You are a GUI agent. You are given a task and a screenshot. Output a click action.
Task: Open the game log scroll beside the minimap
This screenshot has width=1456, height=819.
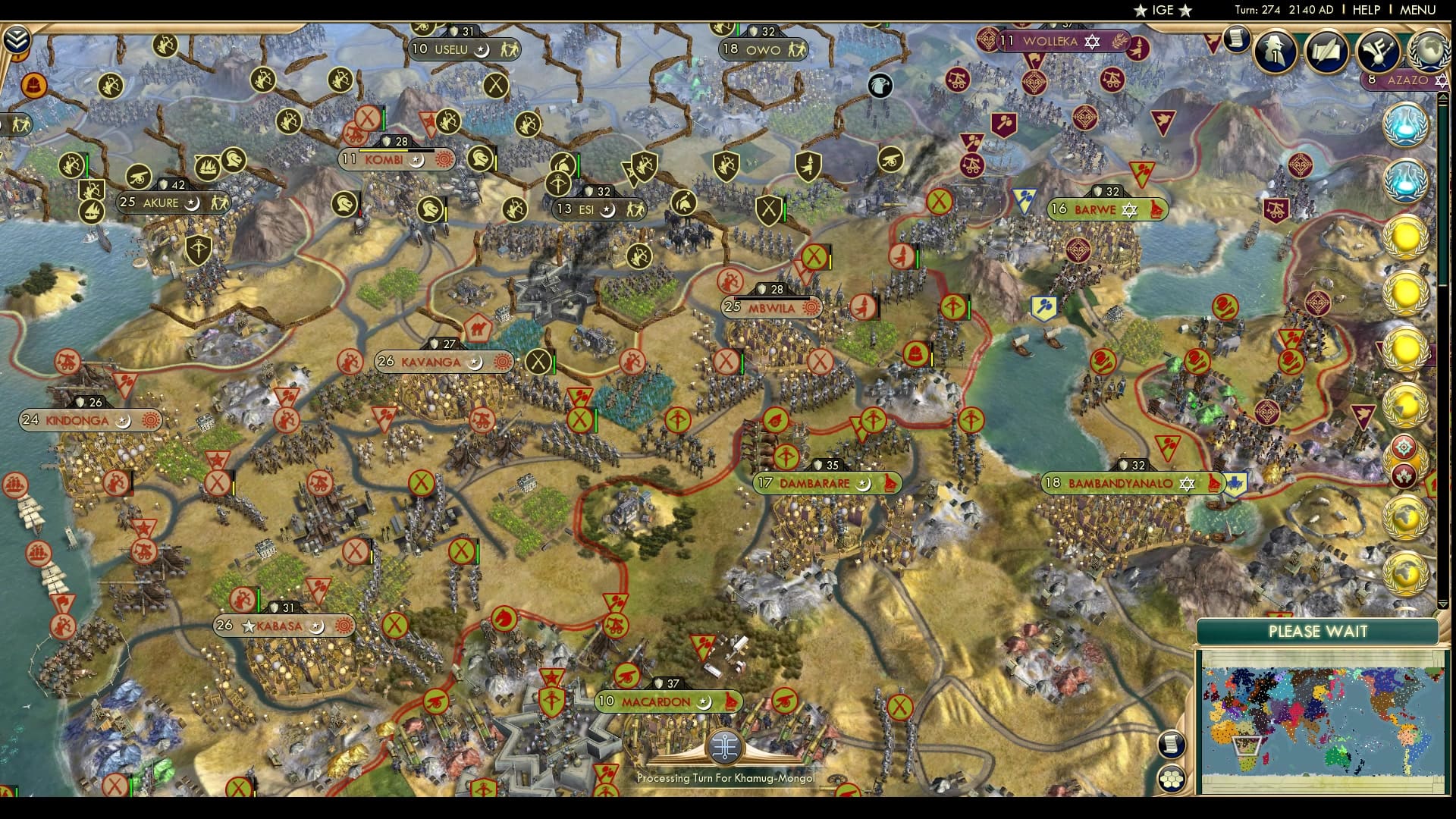tap(1172, 743)
